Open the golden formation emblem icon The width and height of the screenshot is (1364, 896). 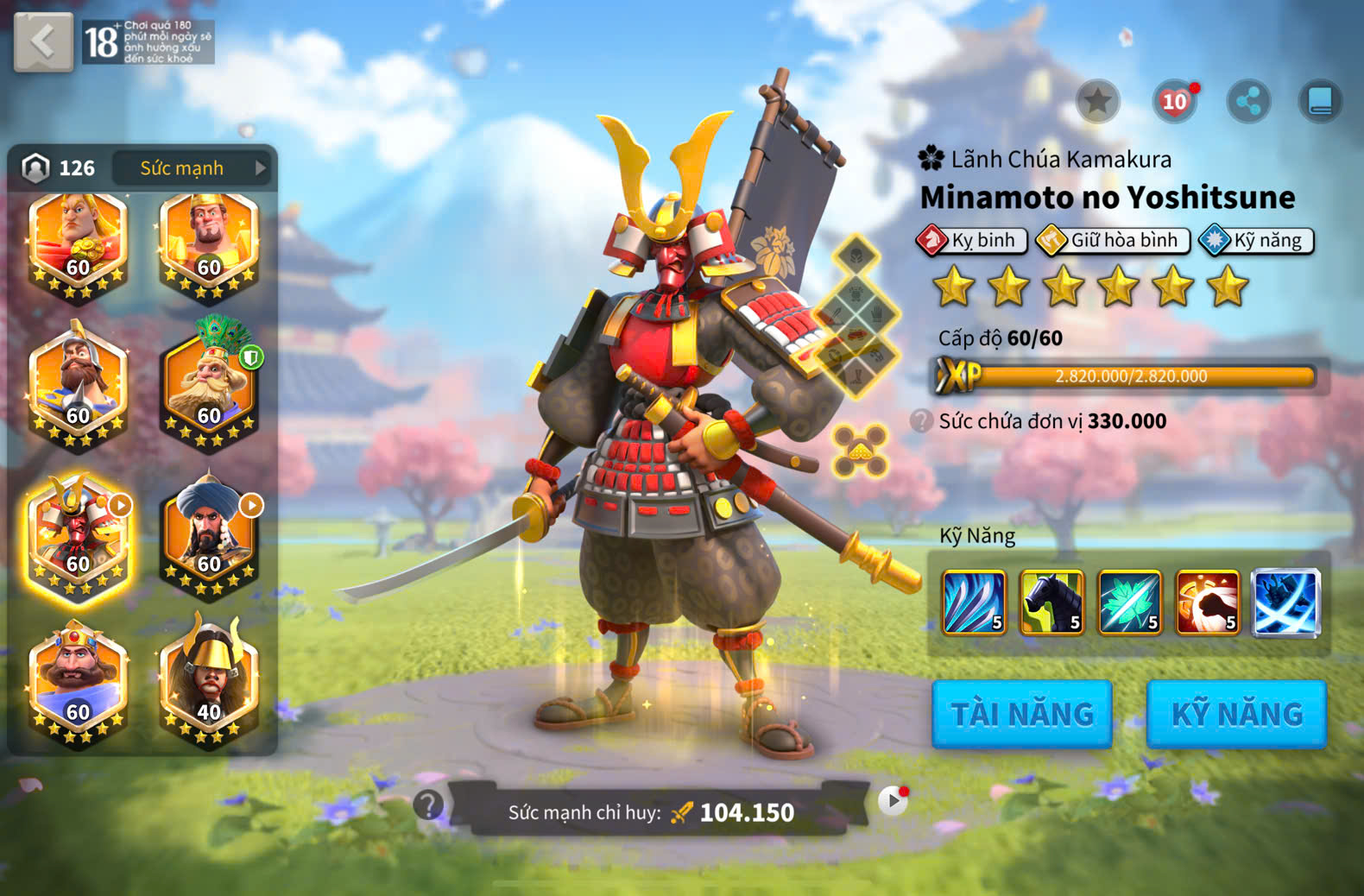tap(859, 451)
